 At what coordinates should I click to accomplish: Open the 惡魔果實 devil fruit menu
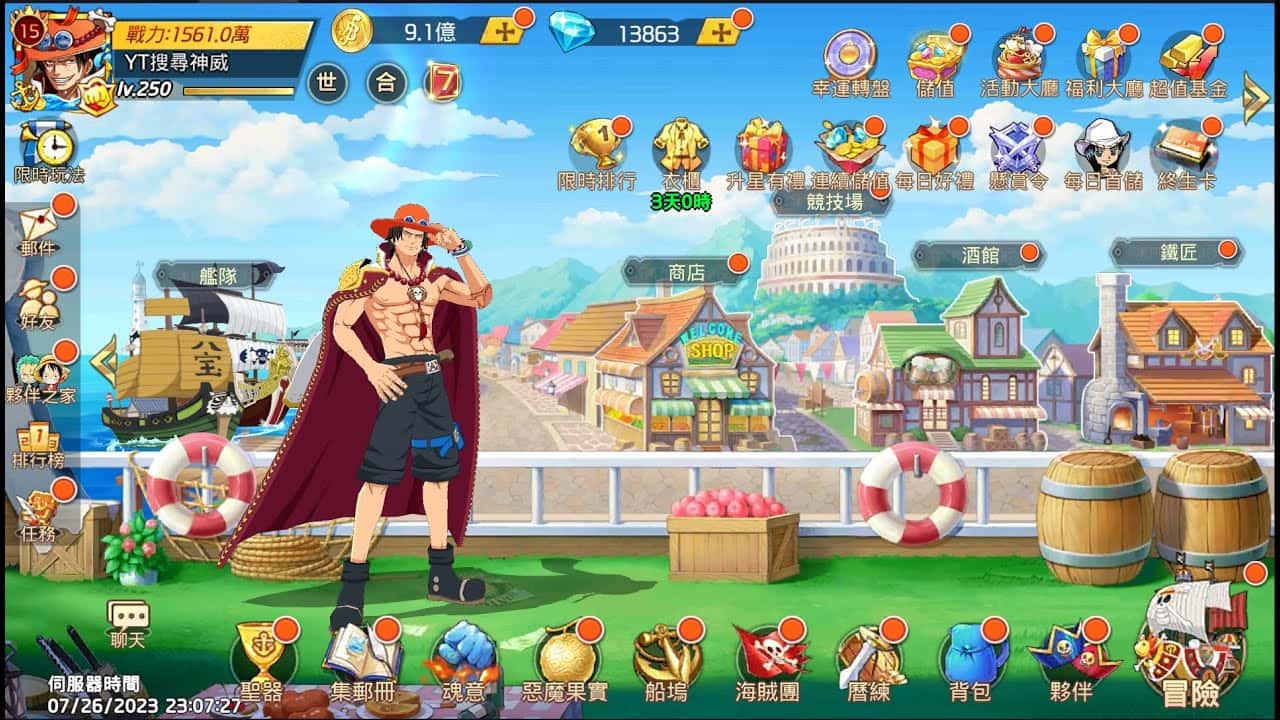click(x=564, y=656)
